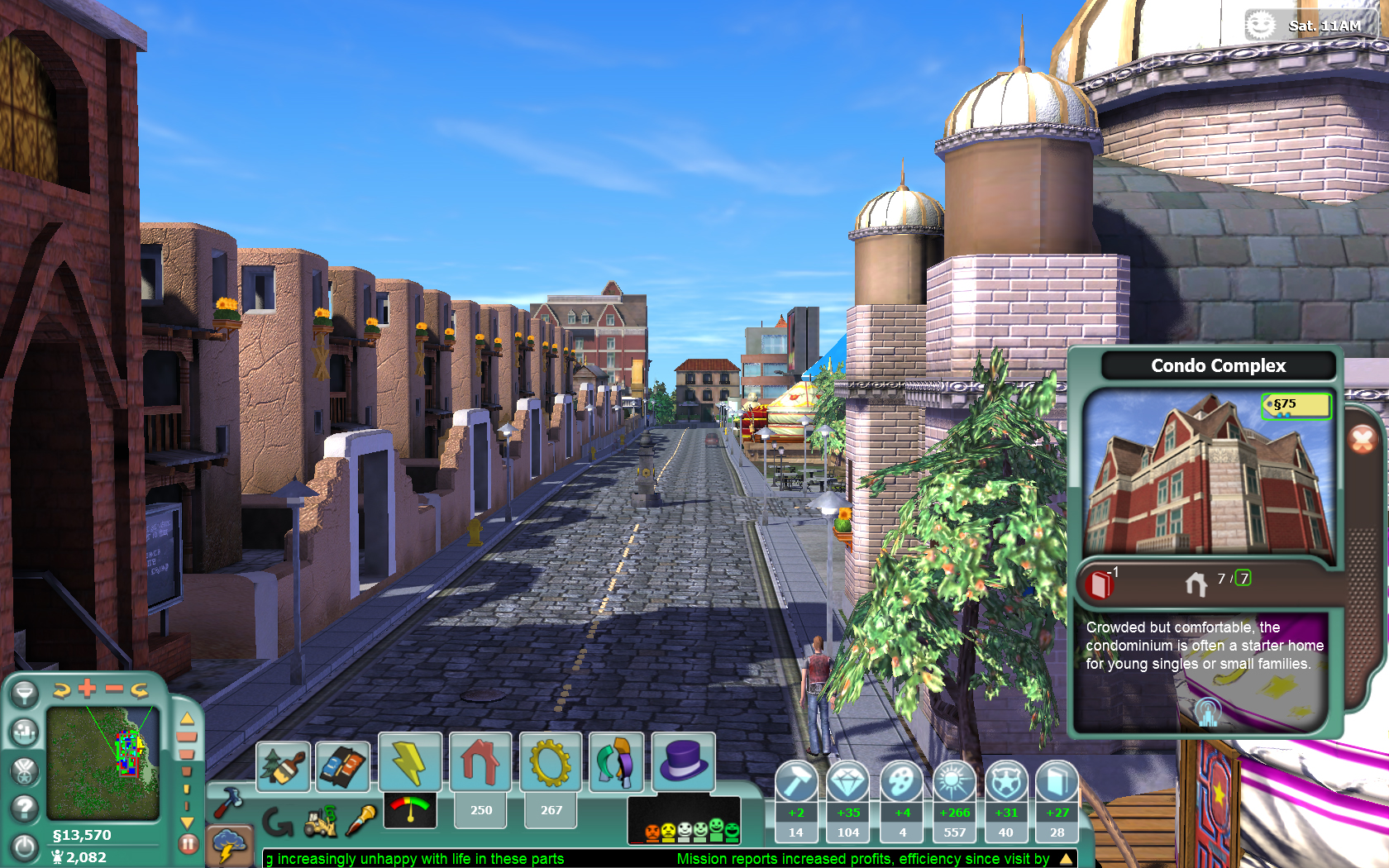Screen dimensions: 1389x868
Task: Toggle the minimap overlay filter funnel
Action: 26,694
